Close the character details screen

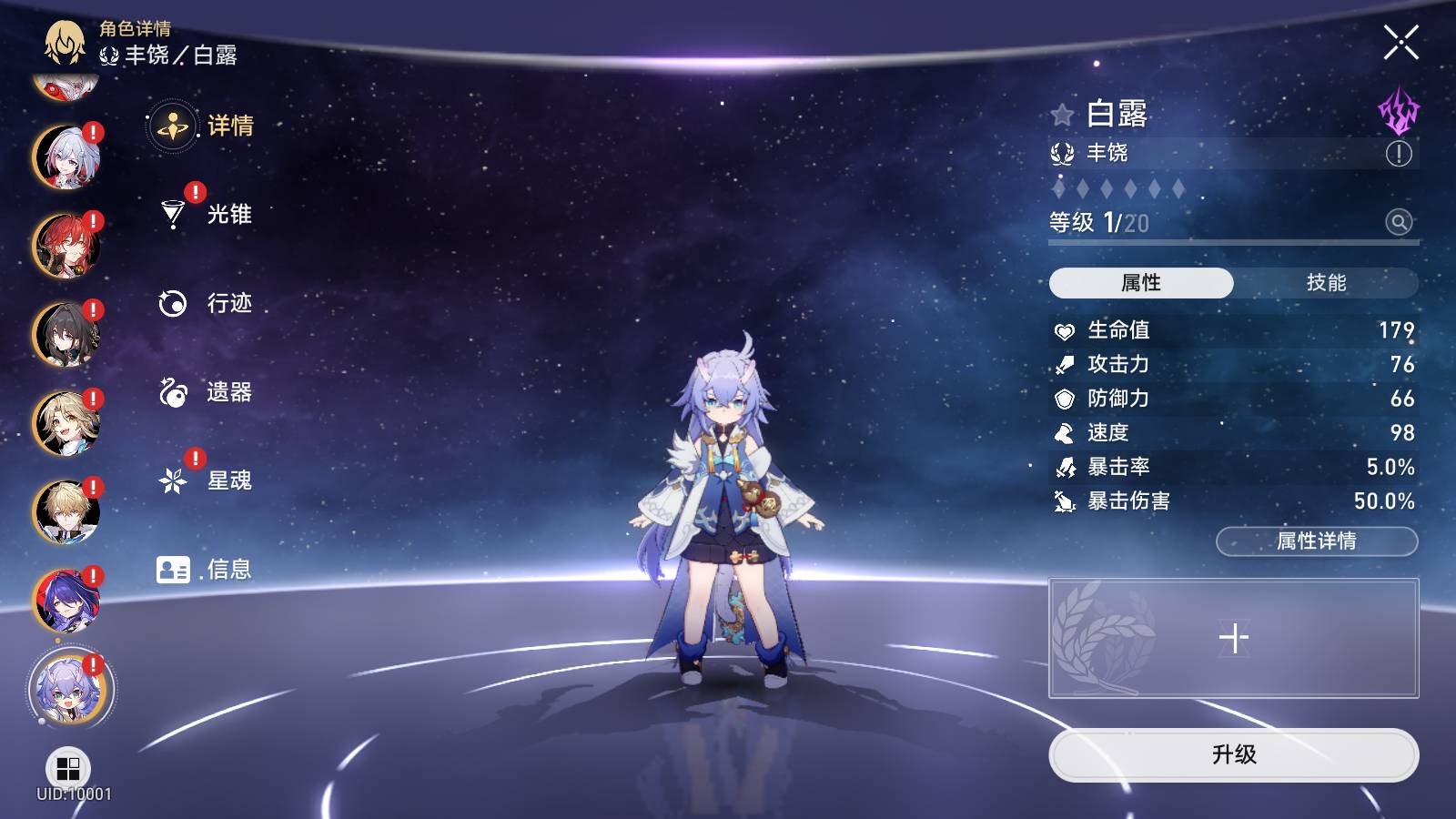pyautogui.click(x=1400, y=43)
